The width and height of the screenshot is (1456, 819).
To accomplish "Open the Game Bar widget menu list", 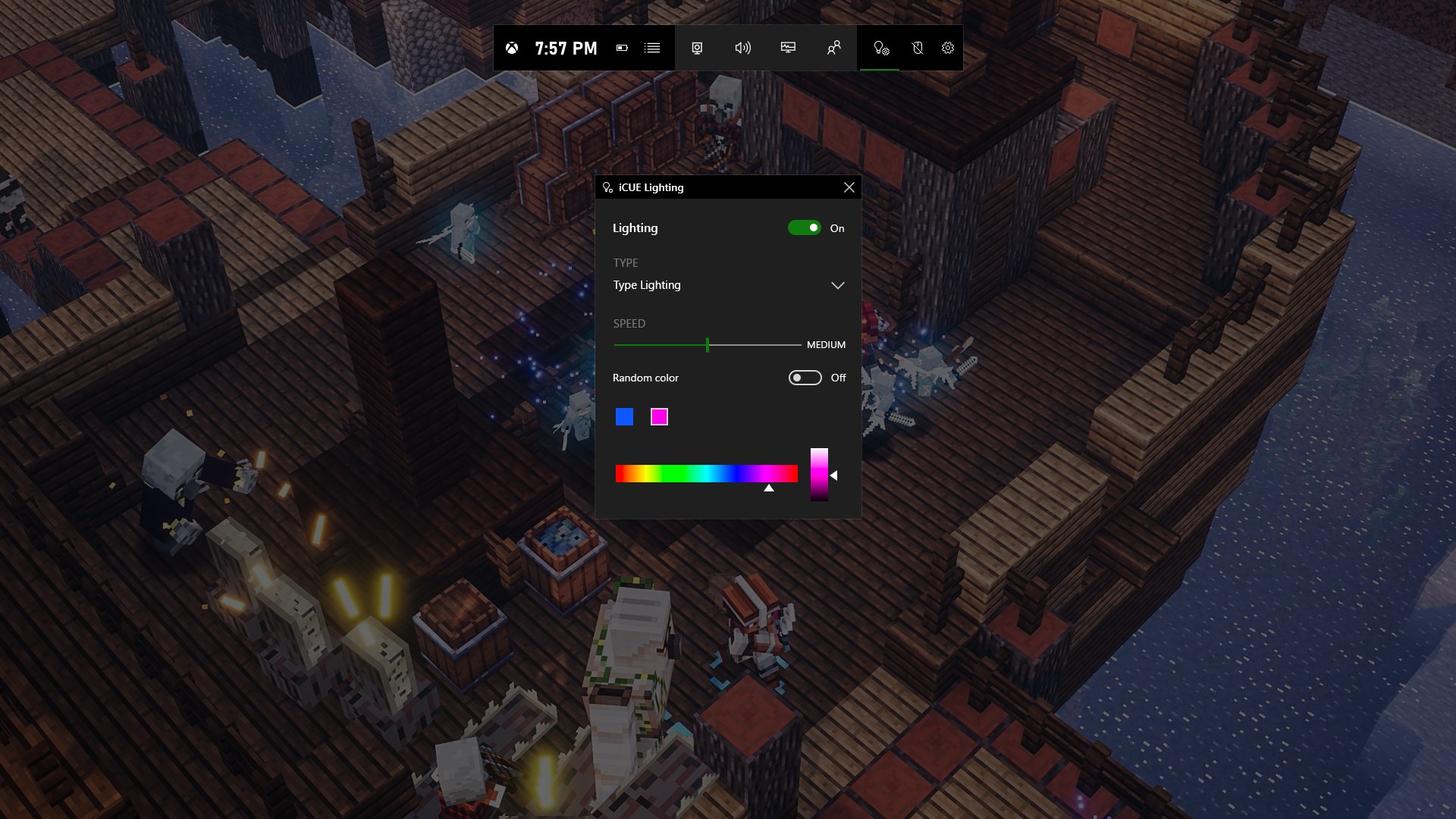I will tap(652, 48).
